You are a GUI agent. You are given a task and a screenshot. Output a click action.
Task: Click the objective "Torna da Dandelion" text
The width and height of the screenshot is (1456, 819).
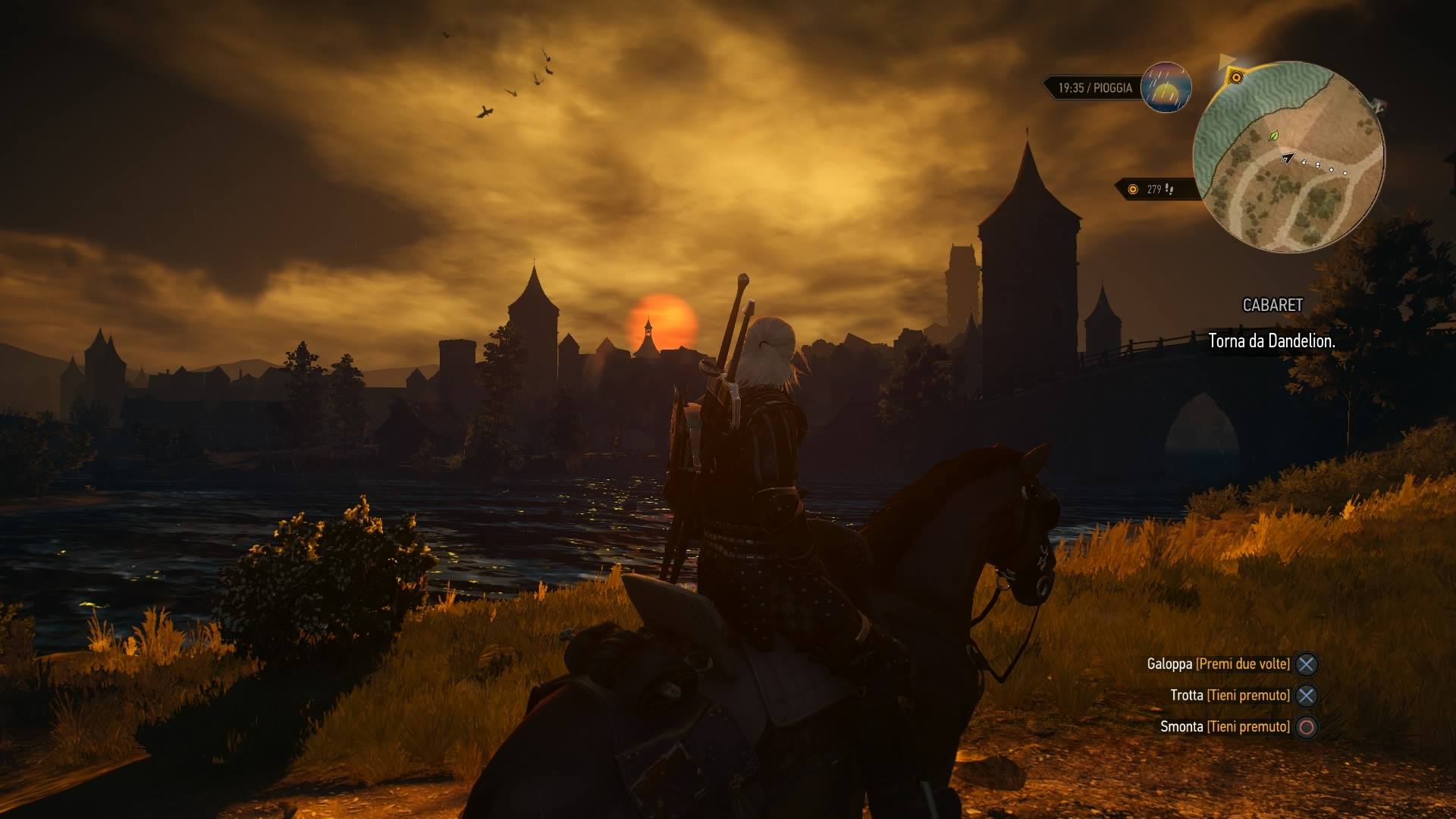[x=1271, y=341]
